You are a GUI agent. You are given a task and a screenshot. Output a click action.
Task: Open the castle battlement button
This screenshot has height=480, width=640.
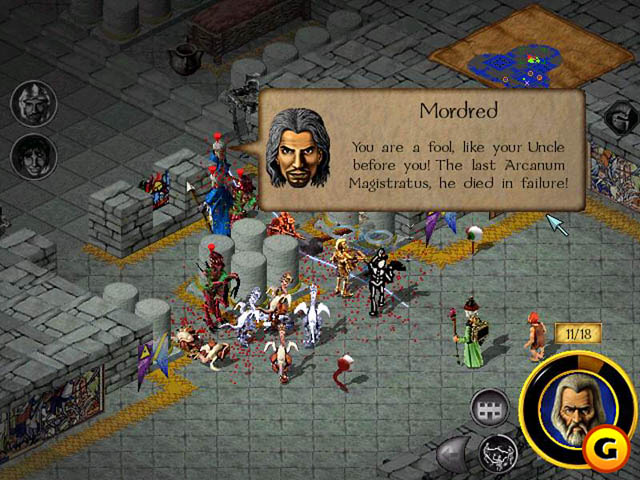click(491, 408)
